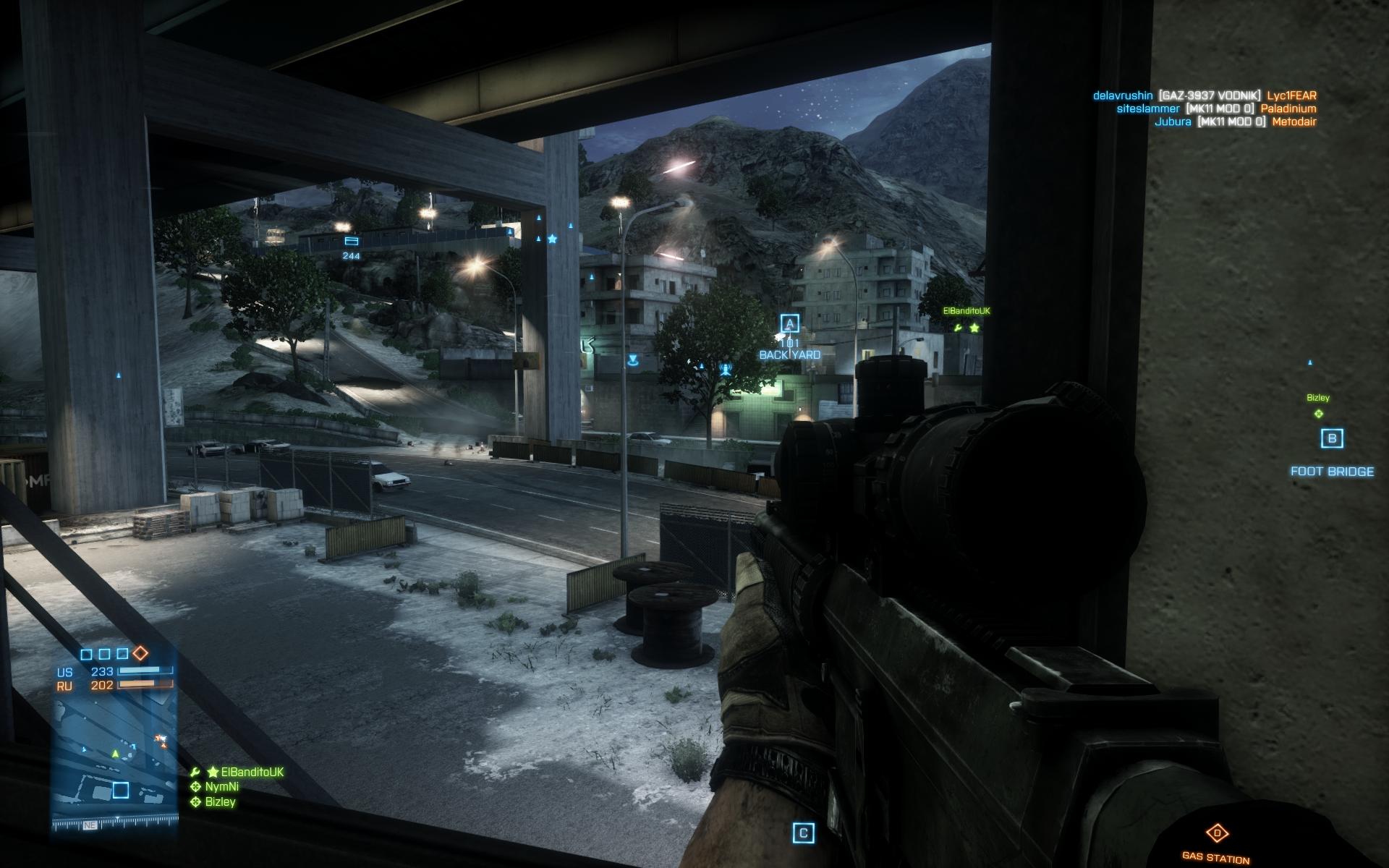Select the objective A Backyard marker
The width and height of the screenshot is (1389, 868).
789,324
